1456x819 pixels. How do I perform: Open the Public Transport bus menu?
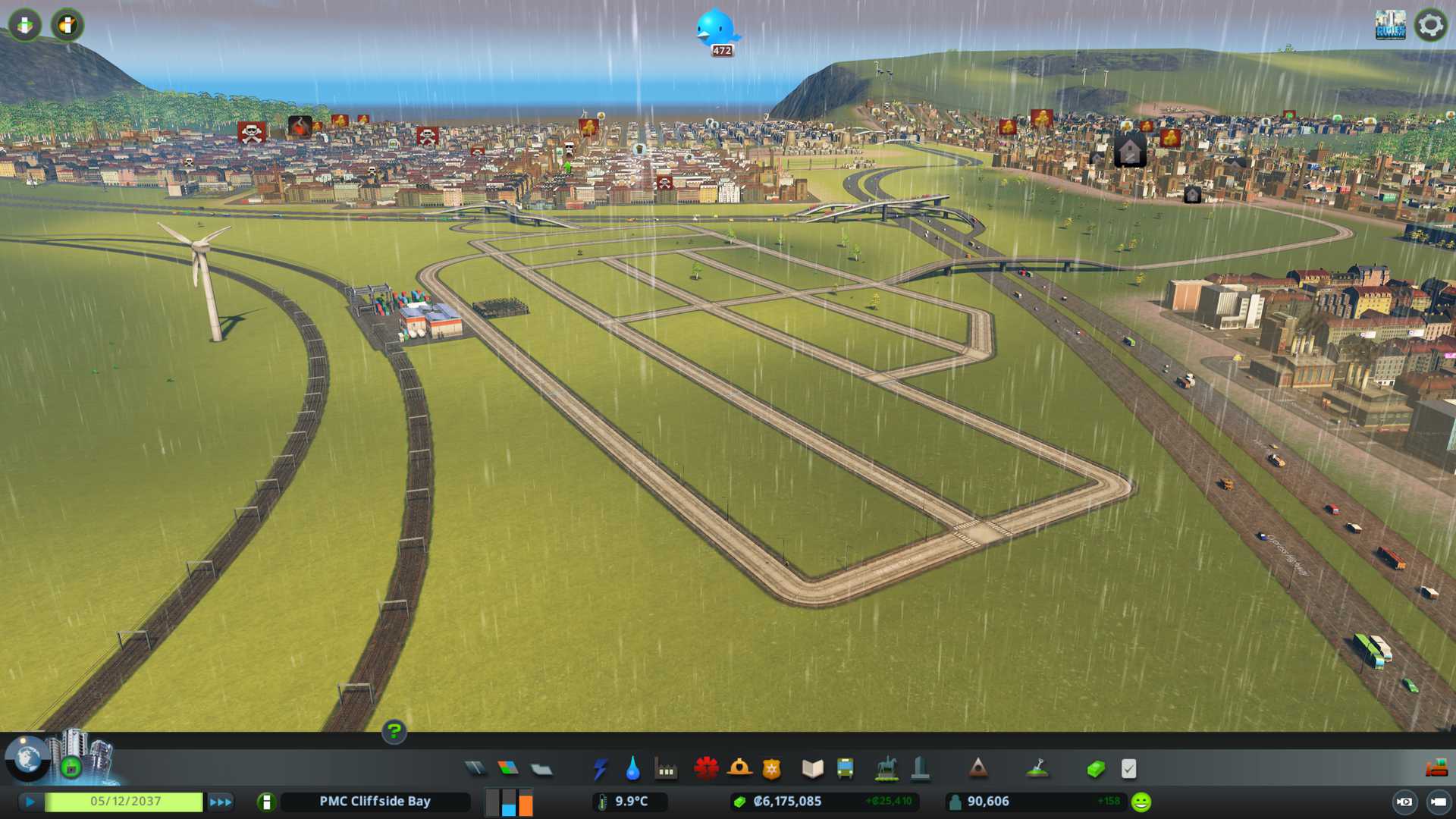coord(845,769)
